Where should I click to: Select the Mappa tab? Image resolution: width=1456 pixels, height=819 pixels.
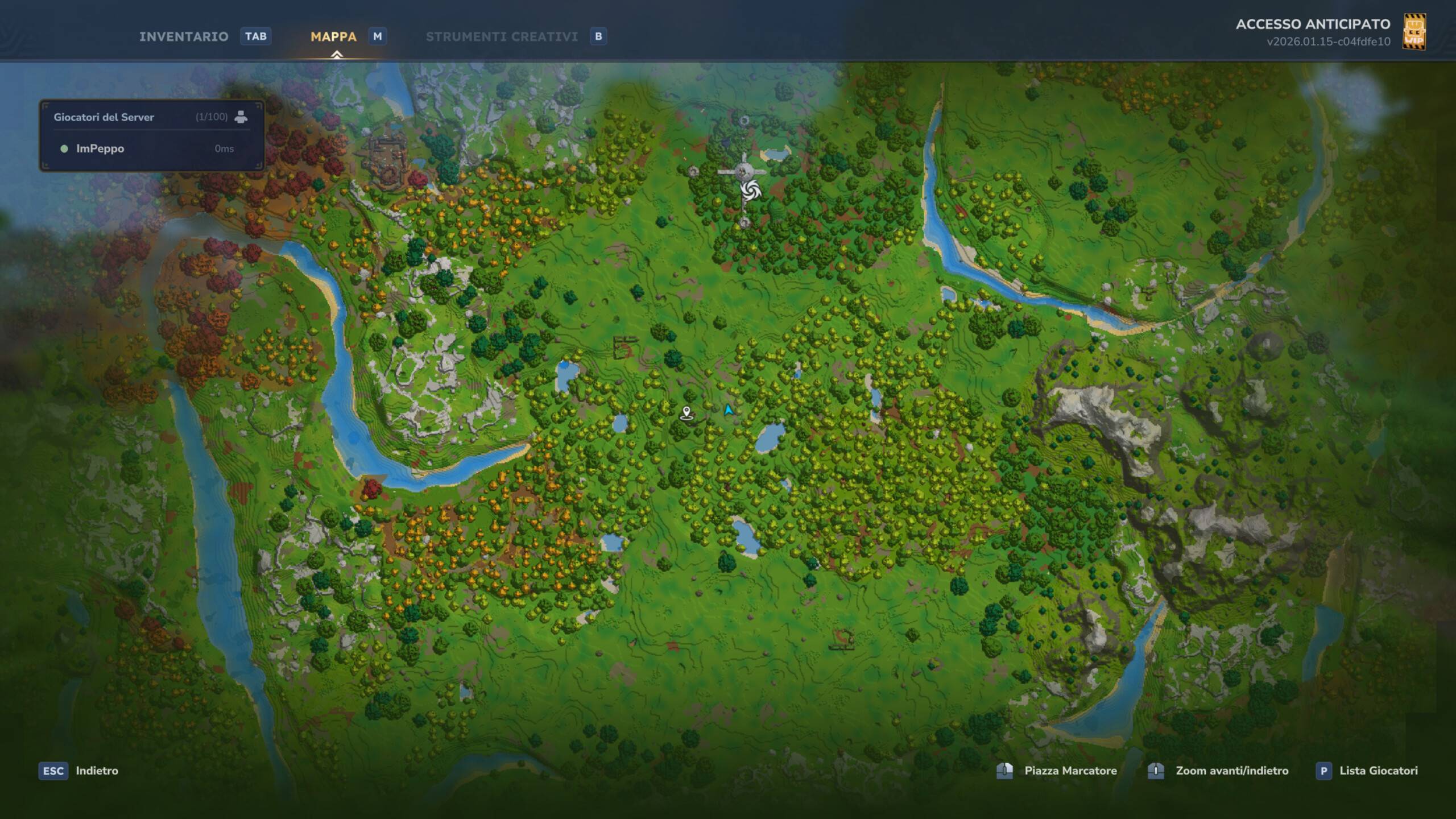point(333,36)
